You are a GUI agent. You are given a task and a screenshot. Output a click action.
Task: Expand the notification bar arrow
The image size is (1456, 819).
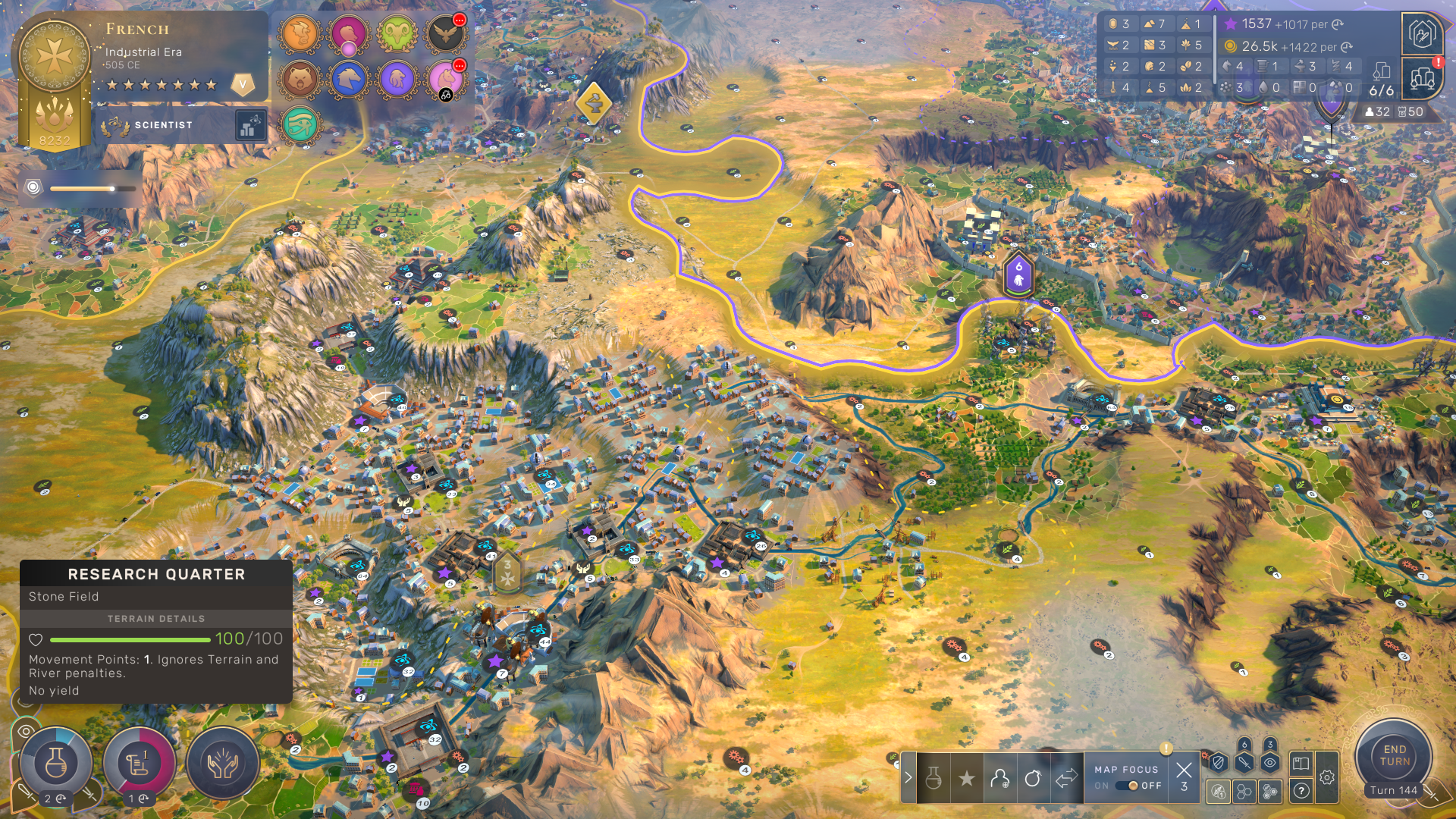pyautogui.click(x=908, y=777)
